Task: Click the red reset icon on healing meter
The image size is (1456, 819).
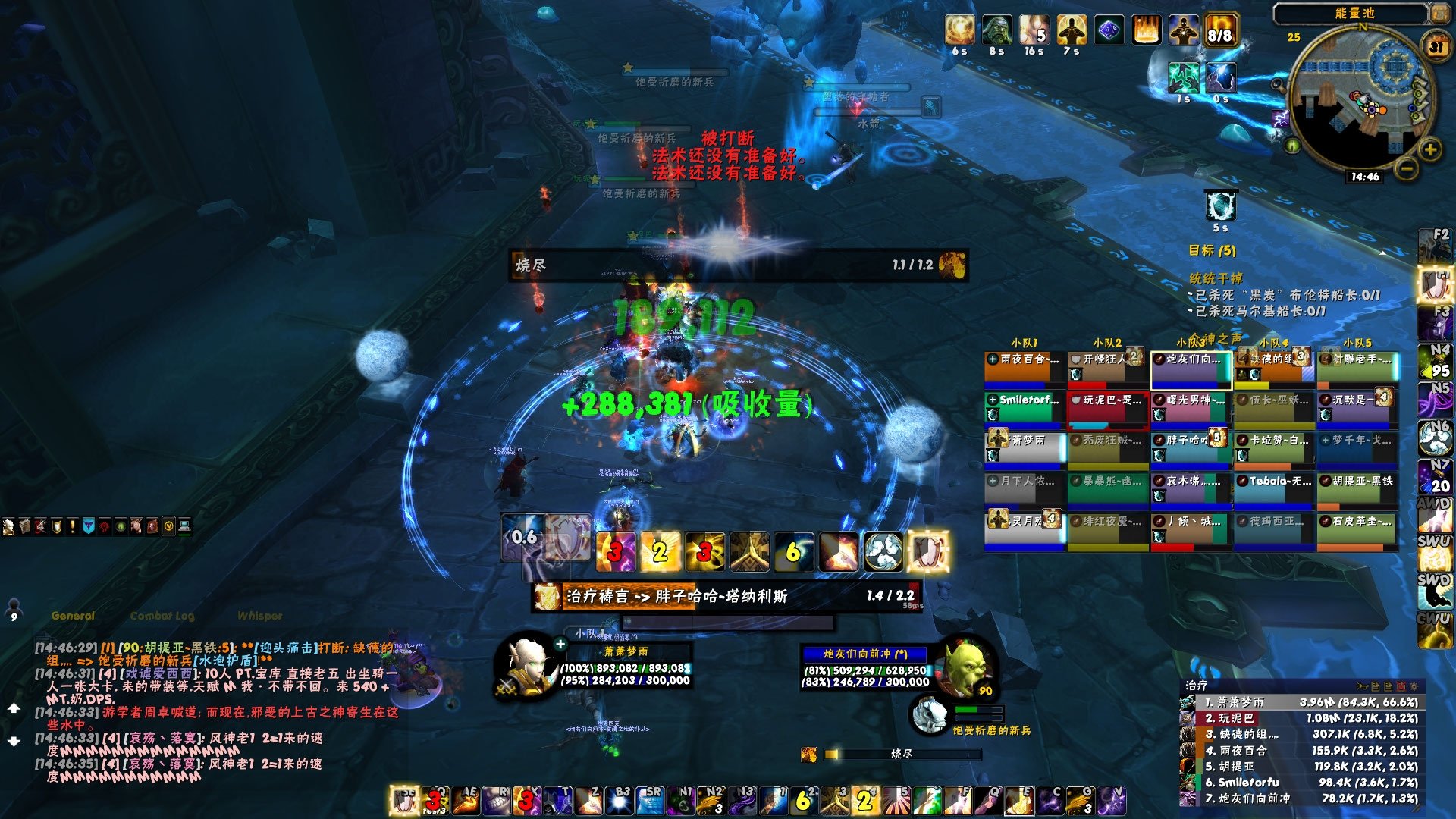Action: [1401, 686]
